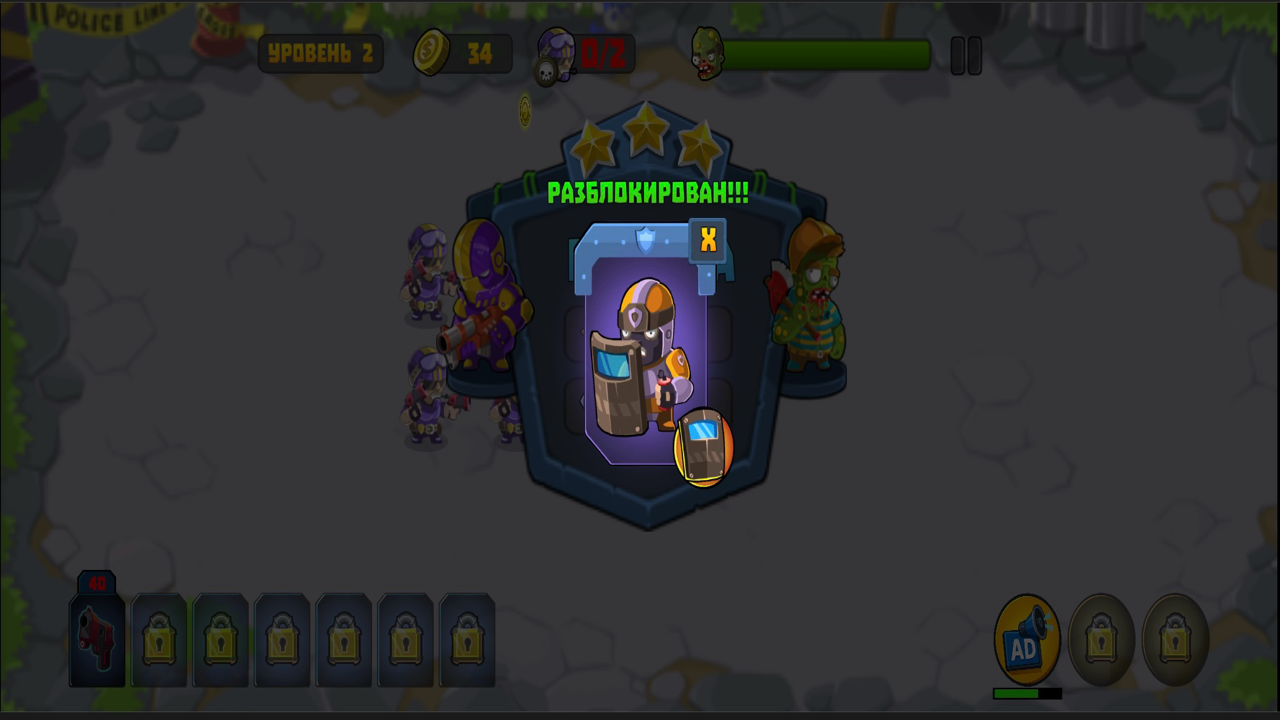Viewport: 1280px width, 720px height.
Task: Open the fourth locked weapon slot
Action: [344, 640]
